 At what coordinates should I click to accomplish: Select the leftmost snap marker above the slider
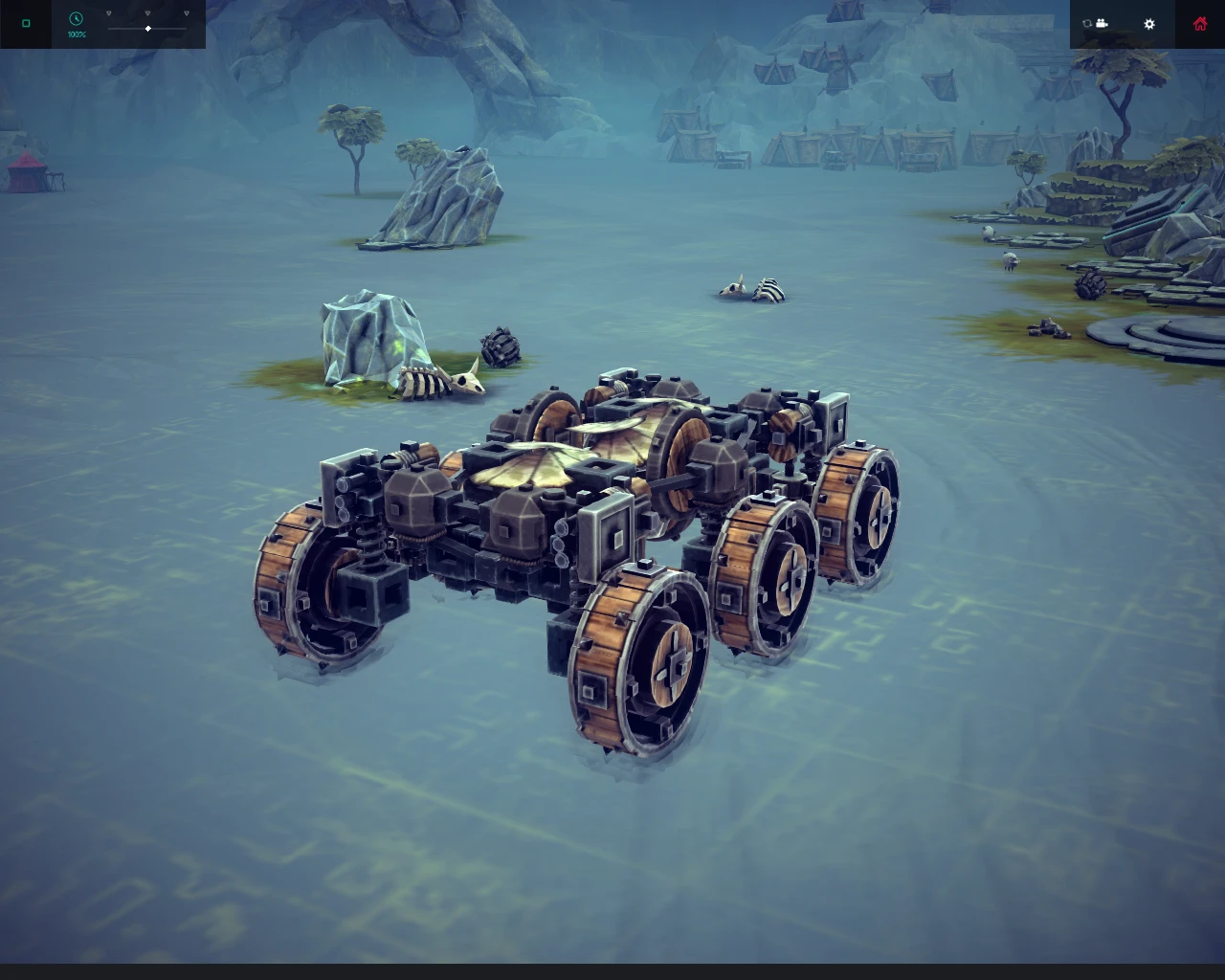(108, 13)
